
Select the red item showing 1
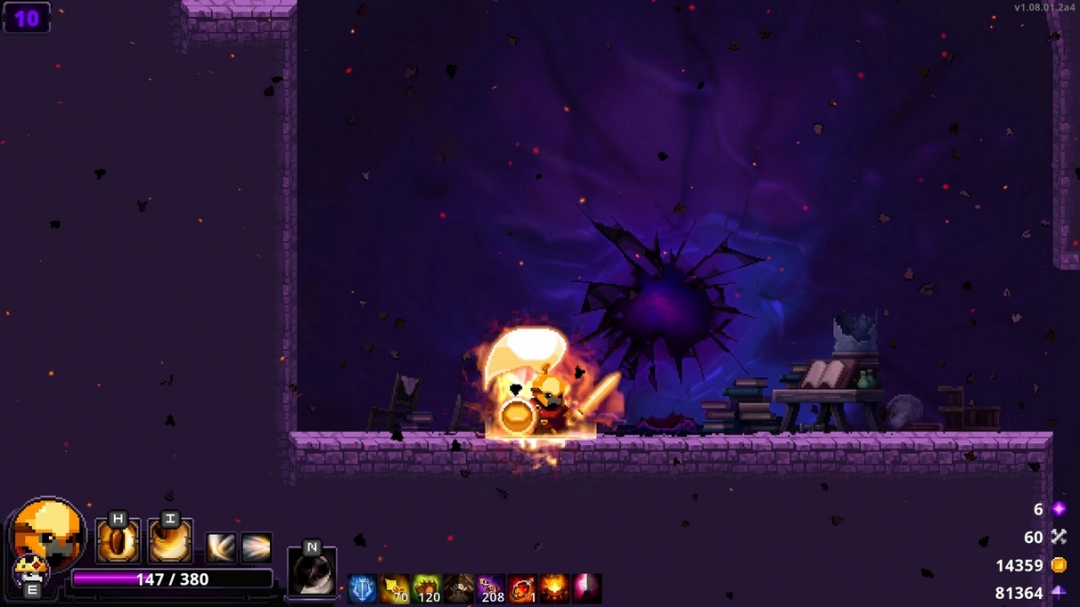[x=522, y=588]
